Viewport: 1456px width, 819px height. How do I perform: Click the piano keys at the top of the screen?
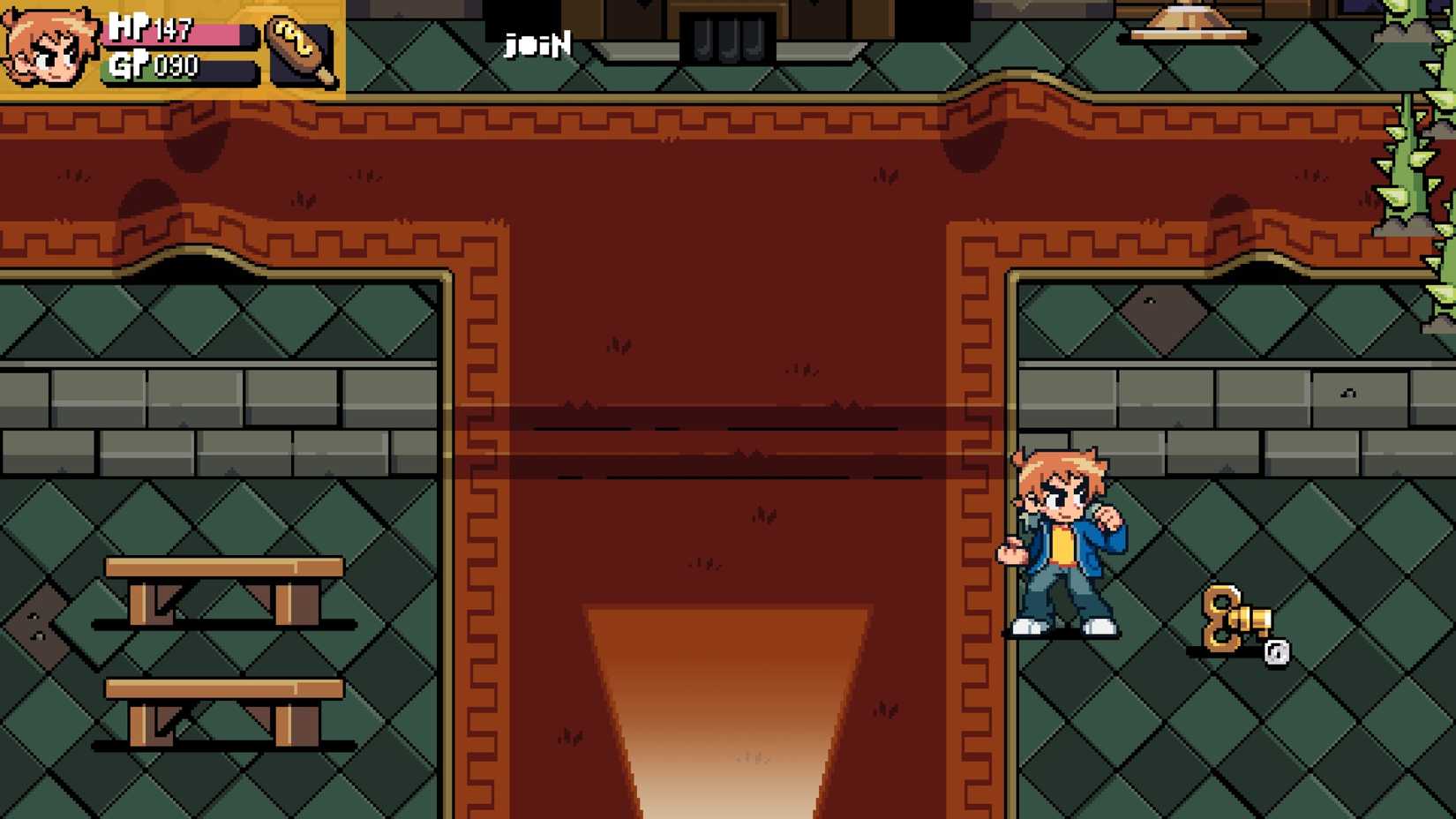[725, 35]
